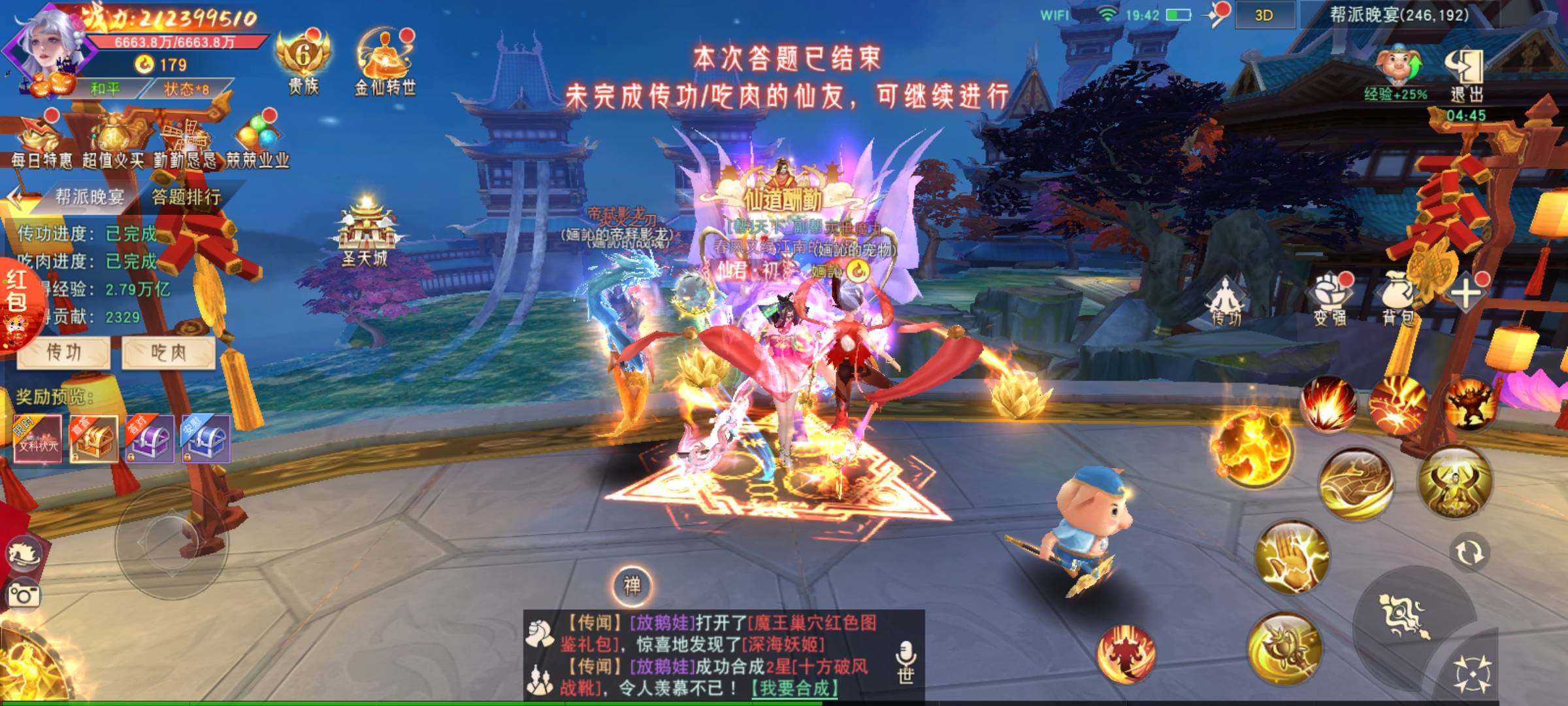The width and height of the screenshot is (1568, 706).
Task: Toggle the 3D camera mode button
Action: click(1264, 16)
